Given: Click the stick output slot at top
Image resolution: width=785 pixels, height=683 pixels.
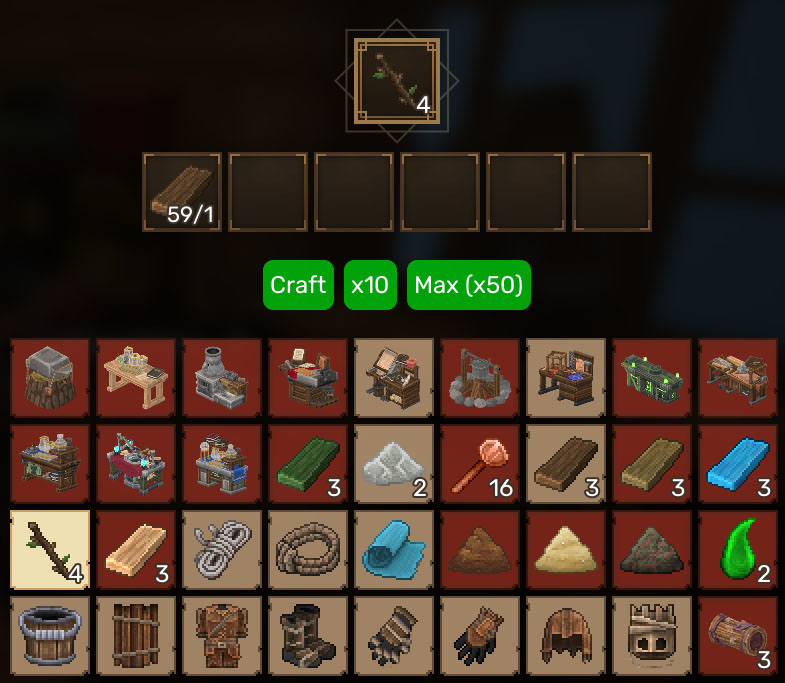Looking at the screenshot, I should (x=396, y=79).
